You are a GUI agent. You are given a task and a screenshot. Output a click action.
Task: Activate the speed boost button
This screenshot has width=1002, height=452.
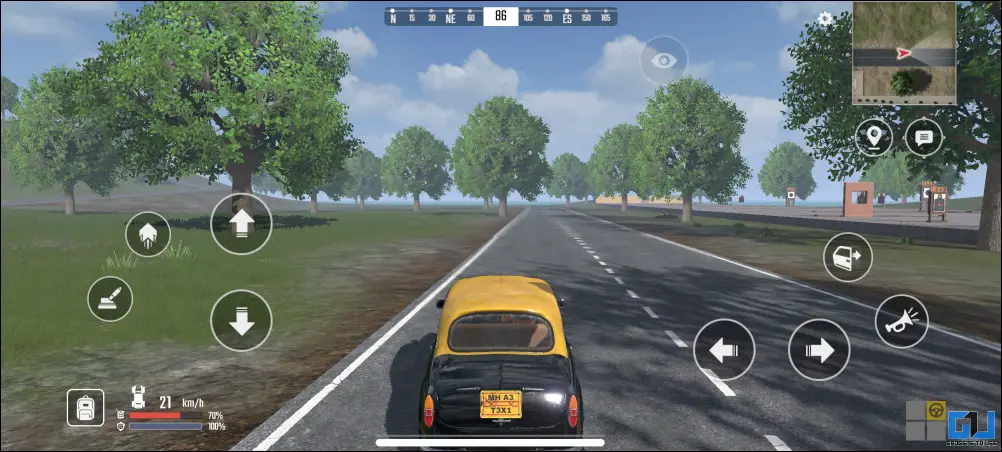148,235
